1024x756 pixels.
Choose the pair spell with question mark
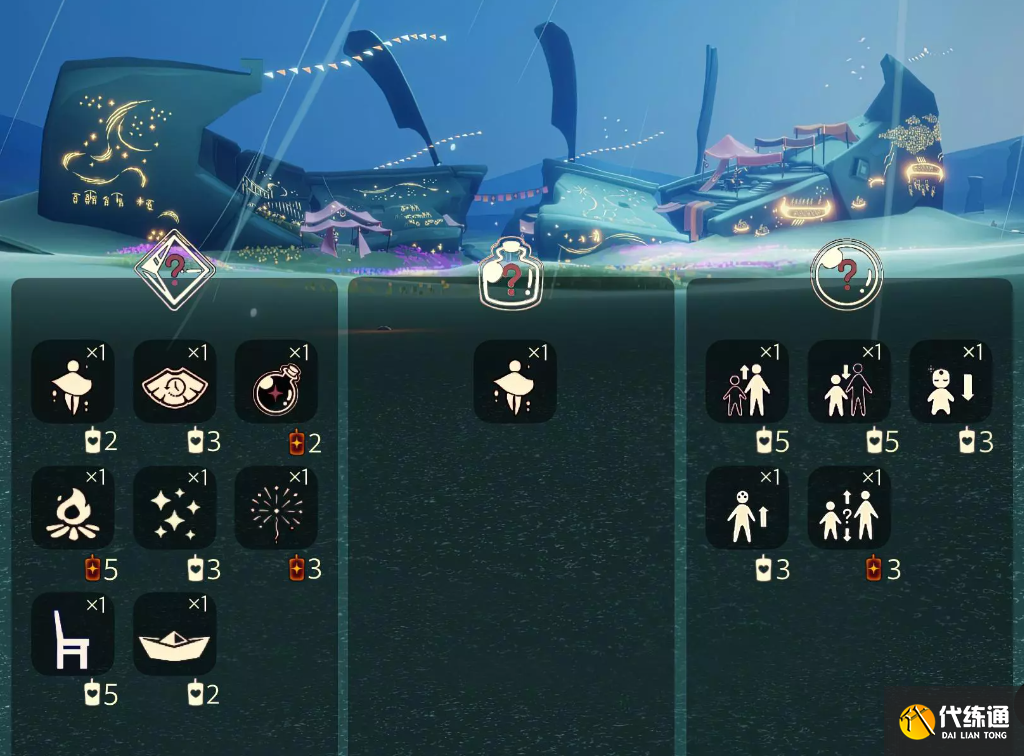tap(849, 508)
